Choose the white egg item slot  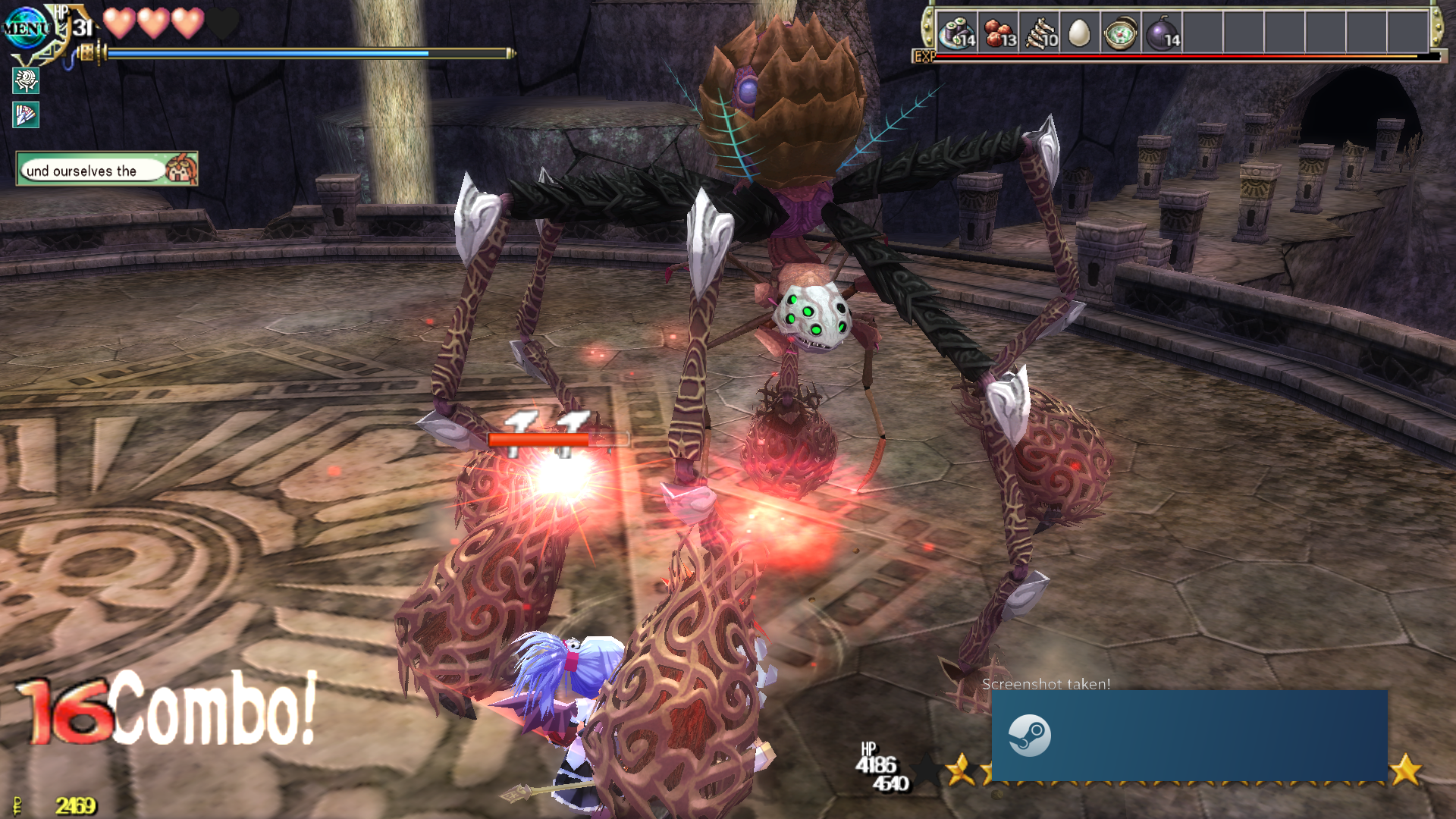click(1079, 33)
